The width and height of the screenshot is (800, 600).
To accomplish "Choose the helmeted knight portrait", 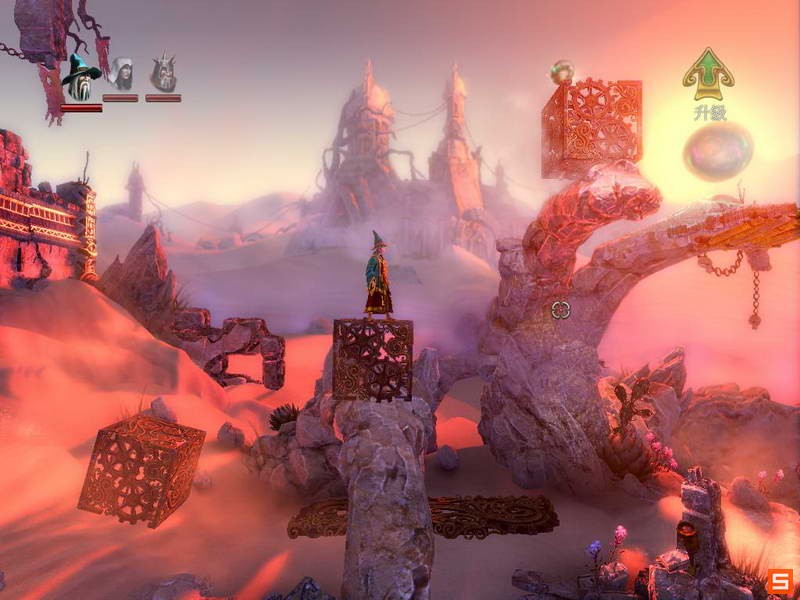I will coord(163,74).
